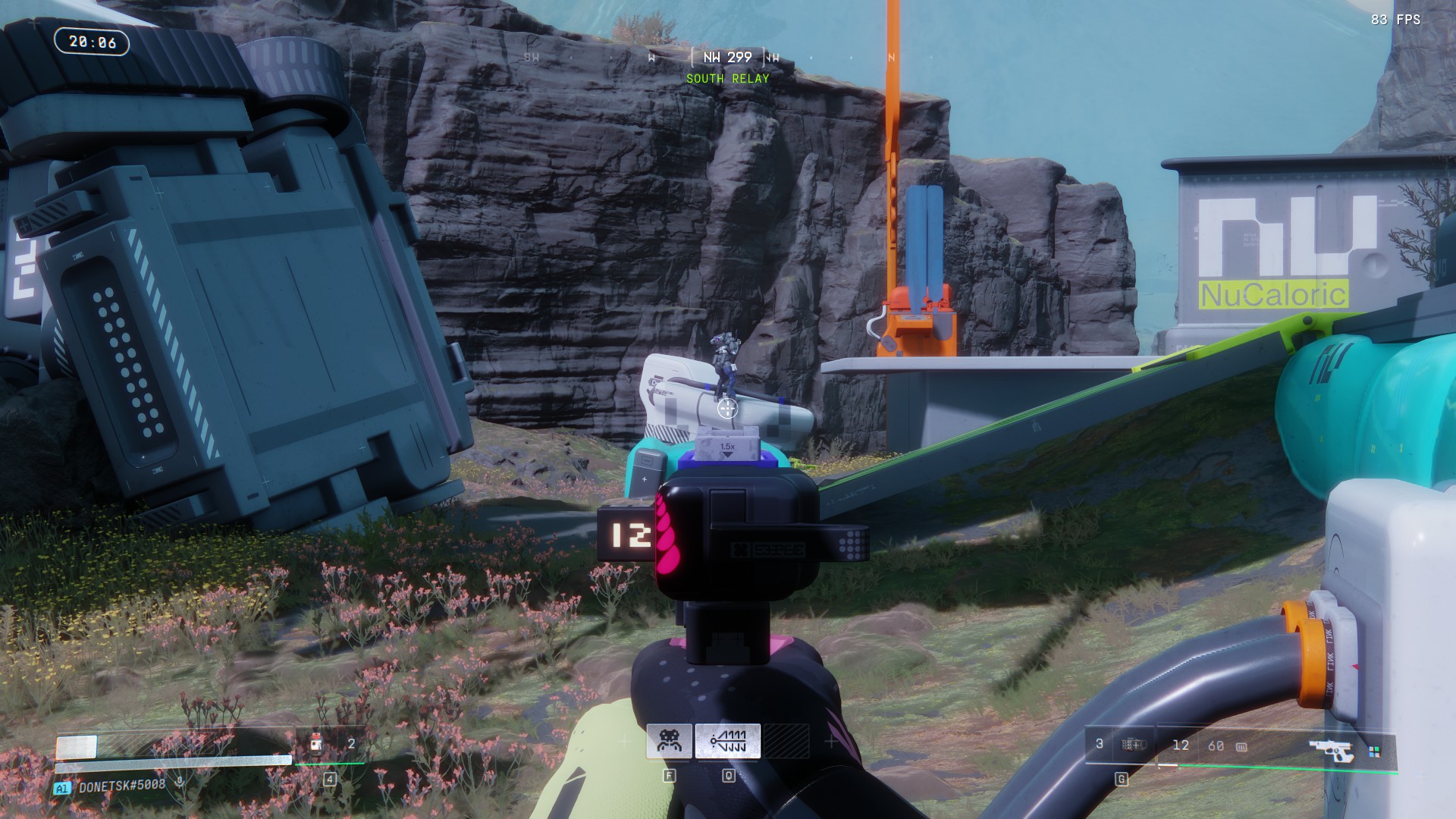Click the NW 299 compass heading
The width and height of the screenshot is (1456, 819).
coord(727,58)
